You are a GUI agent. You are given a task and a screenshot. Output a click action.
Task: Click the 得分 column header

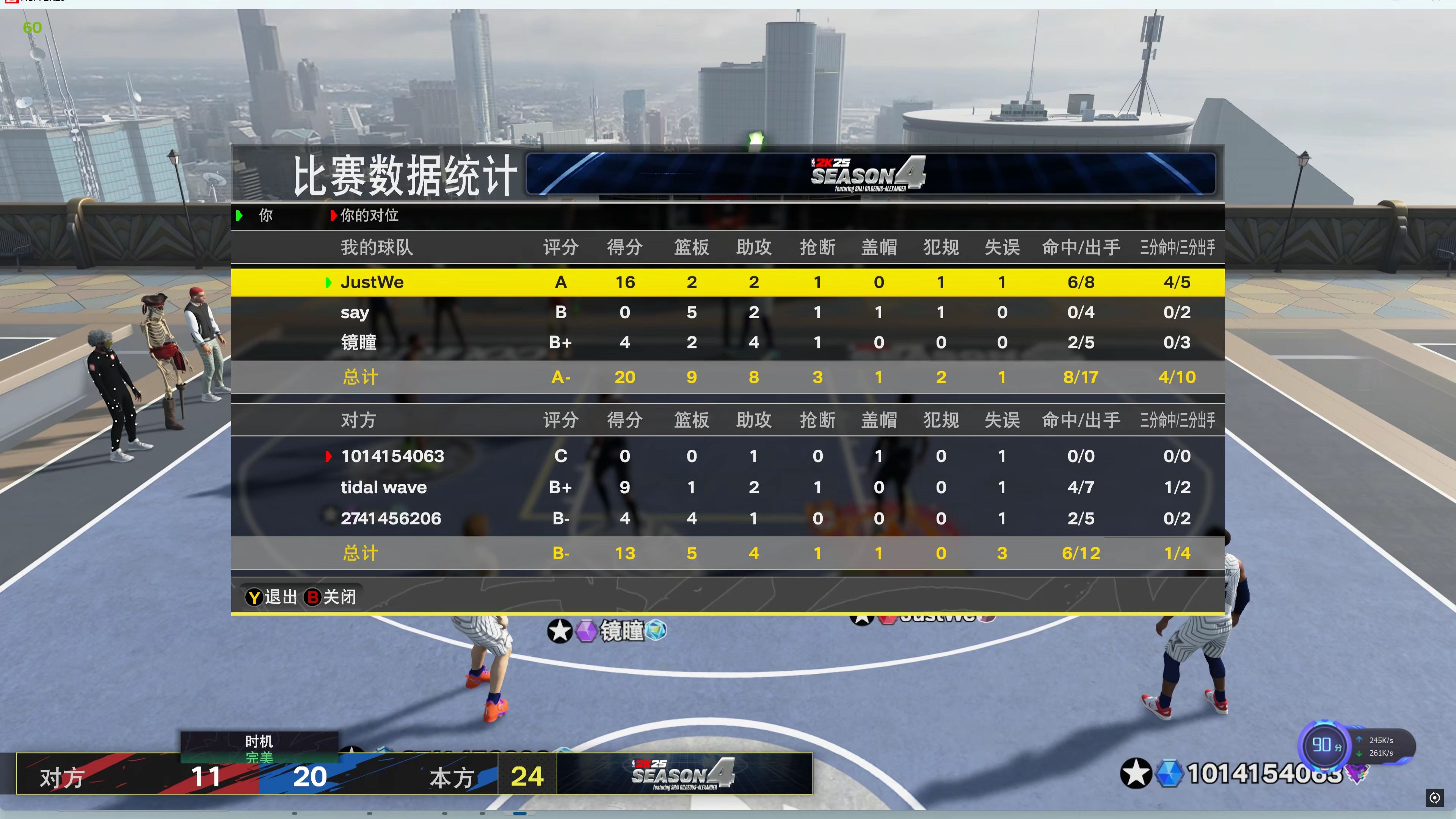click(x=624, y=247)
